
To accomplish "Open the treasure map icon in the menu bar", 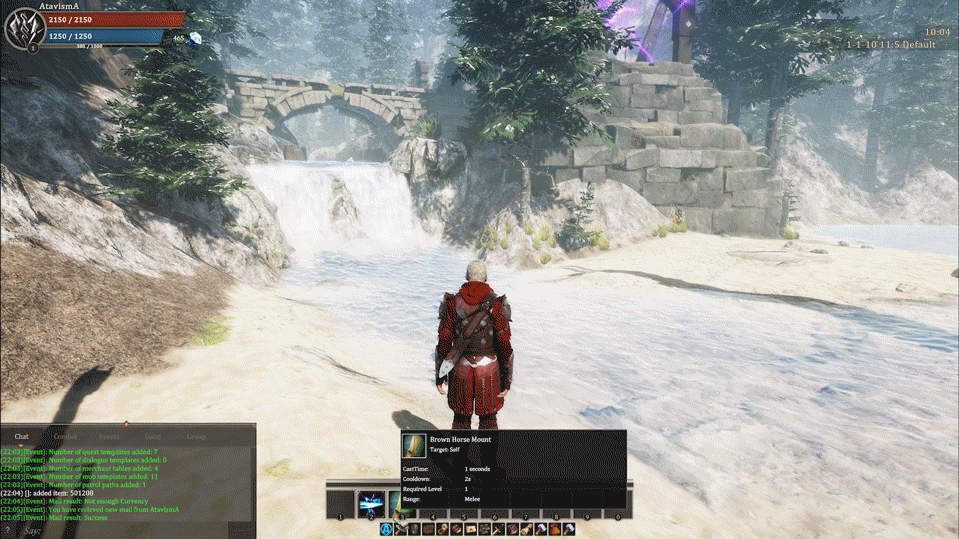I will 470,529.
